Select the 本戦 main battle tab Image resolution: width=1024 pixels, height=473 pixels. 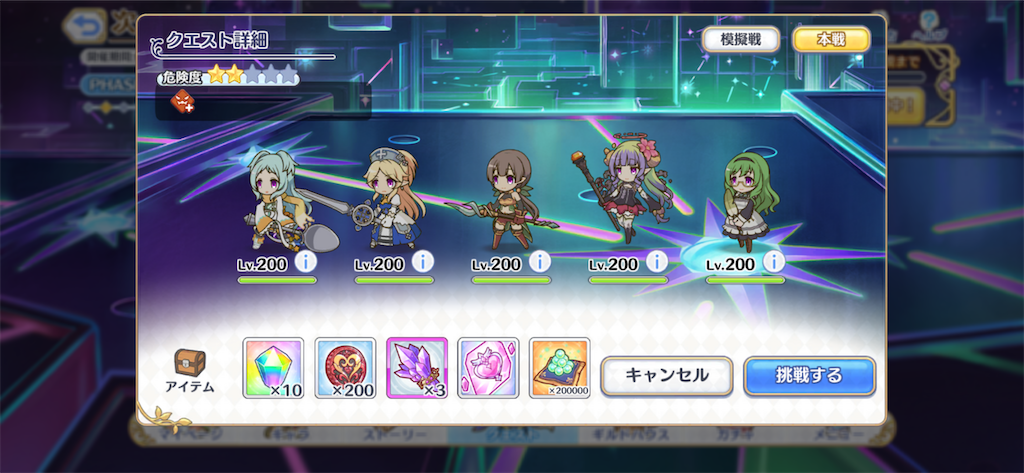tap(831, 39)
